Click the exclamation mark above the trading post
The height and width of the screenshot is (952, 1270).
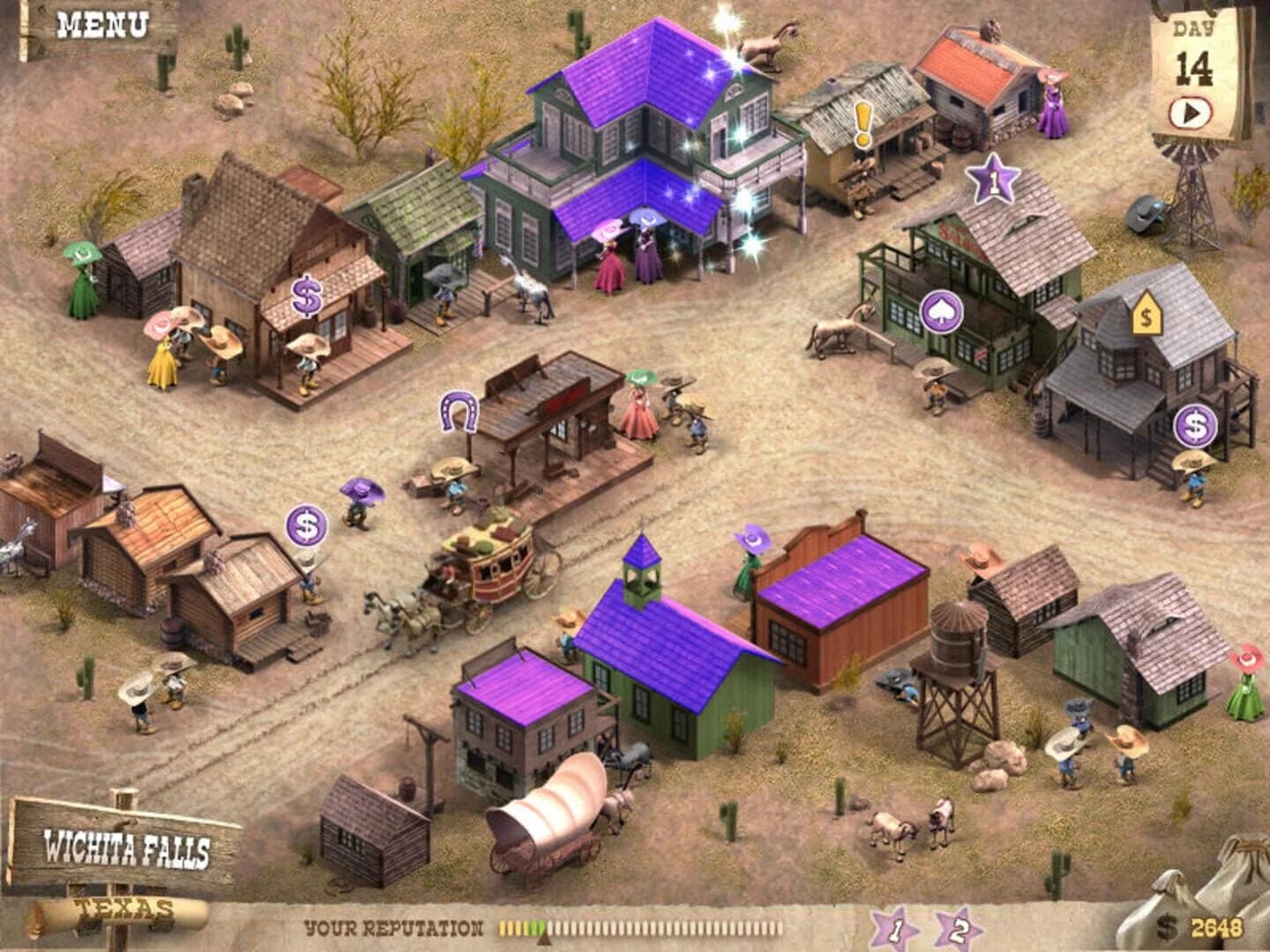tap(862, 119)
